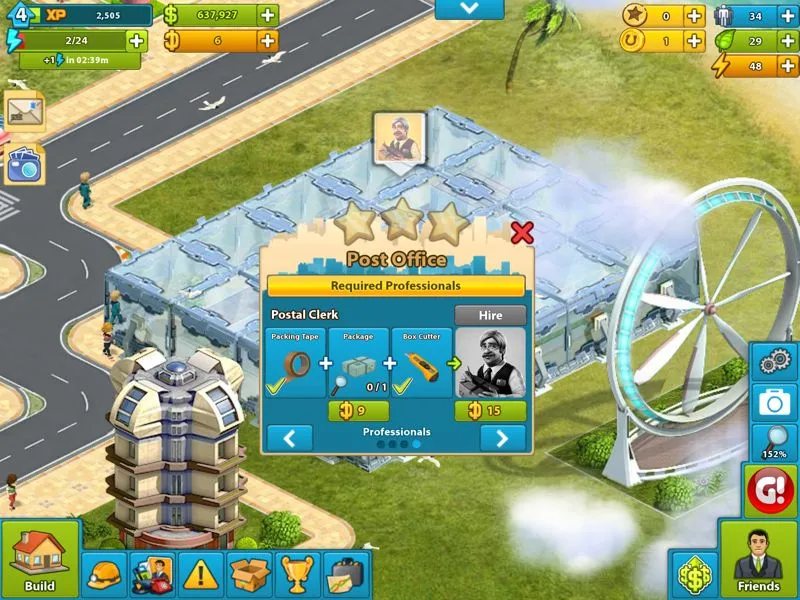Image resolution: width=800 pixels, height=600 pixels.
Task: Expand the top dropdown arrow tab
Action: (x=469, y=9)
